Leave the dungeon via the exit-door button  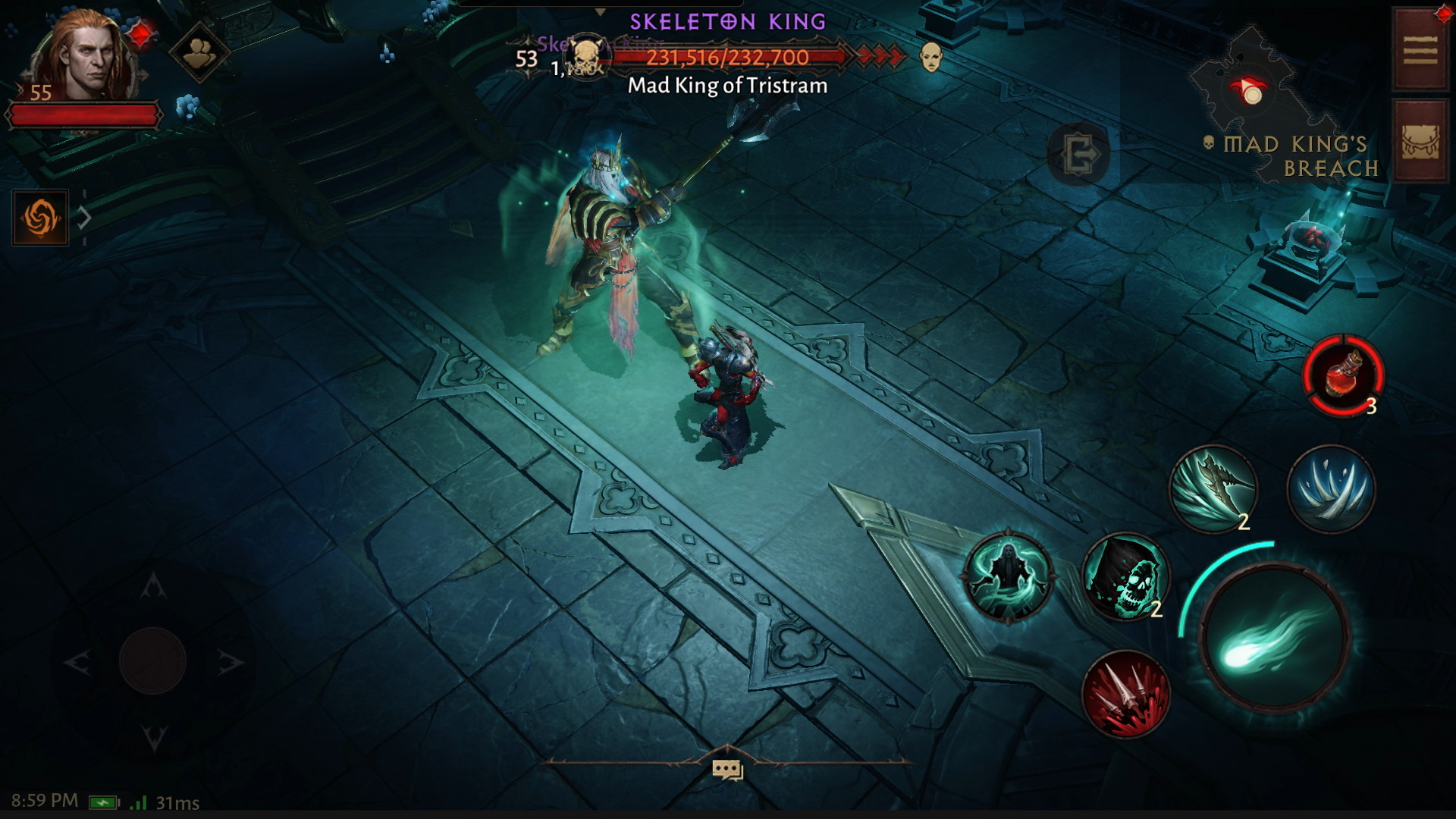(1078, 154)
